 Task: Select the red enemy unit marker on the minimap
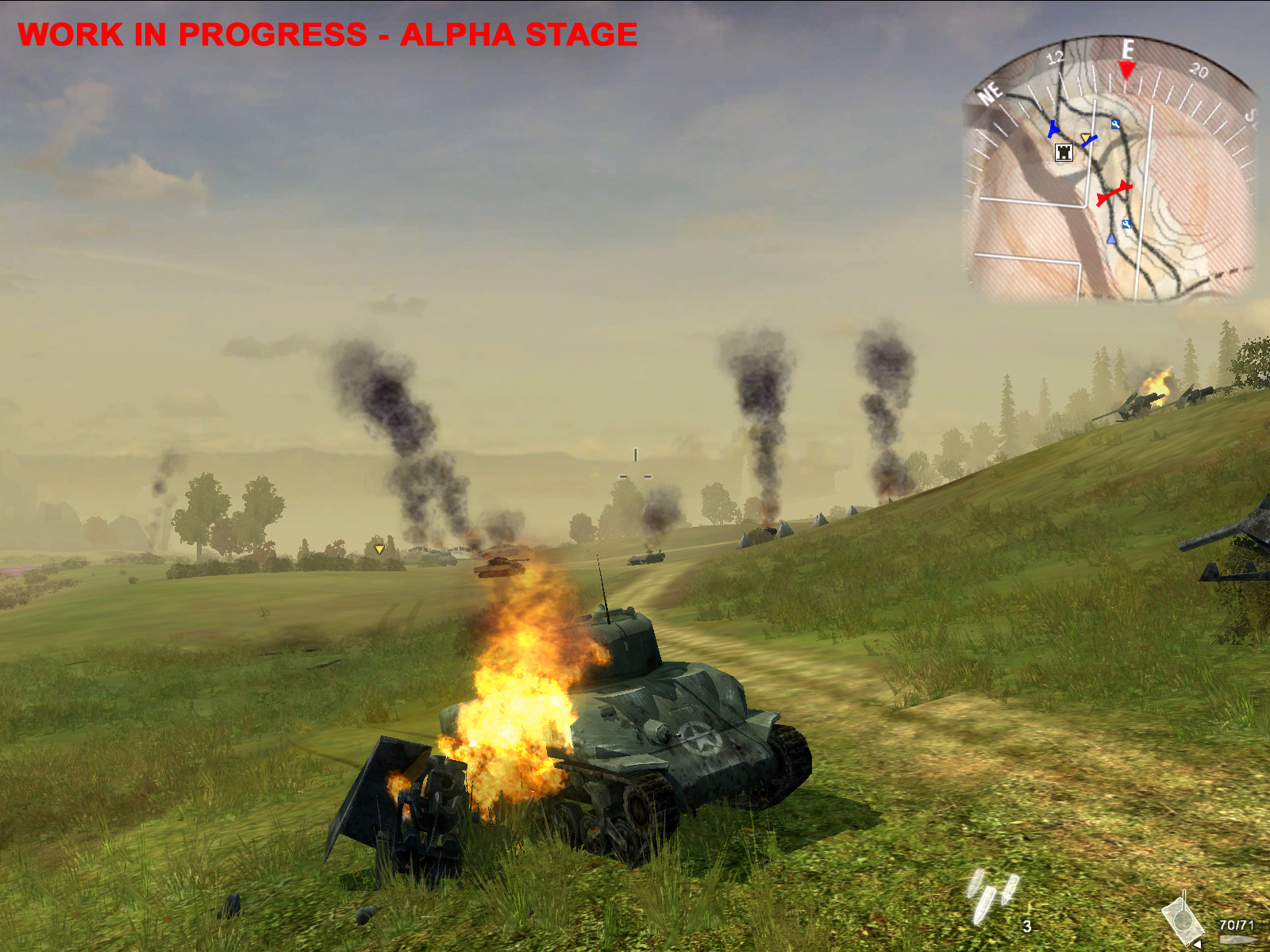pyautogui.click(x=1114, y=194)
